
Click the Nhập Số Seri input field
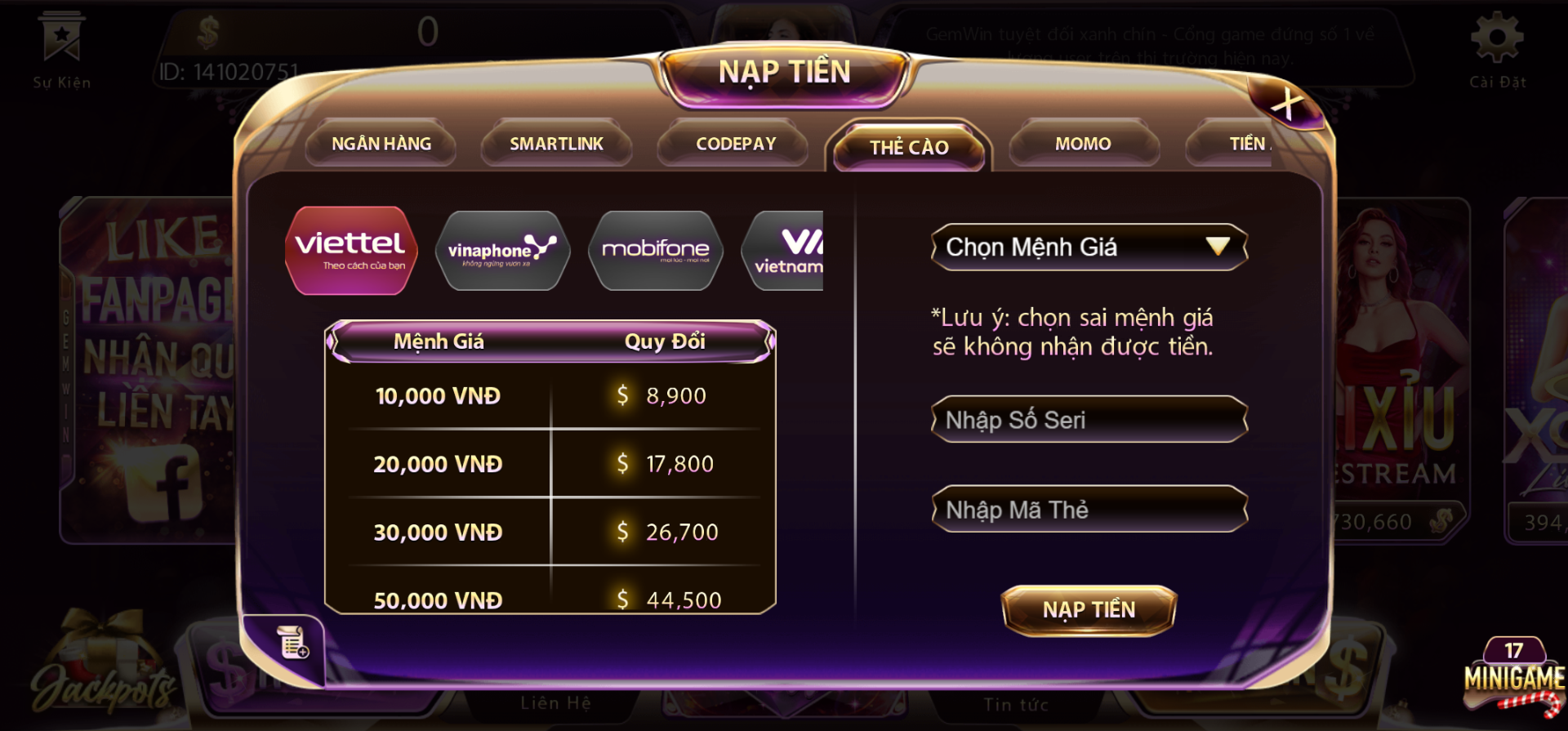[1088, 419]
